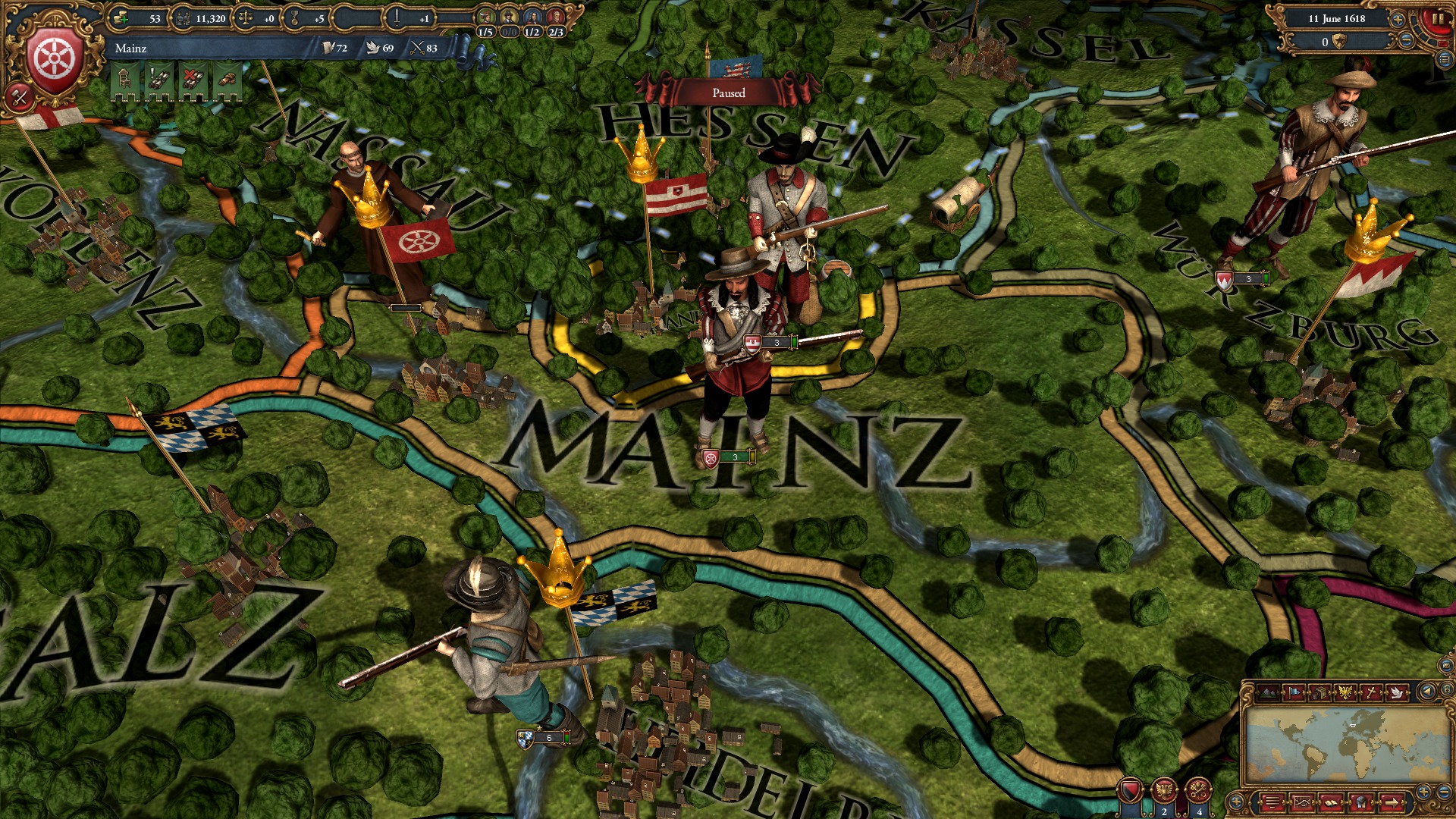Select the religious mapmode cross icon

(1370, 692)
